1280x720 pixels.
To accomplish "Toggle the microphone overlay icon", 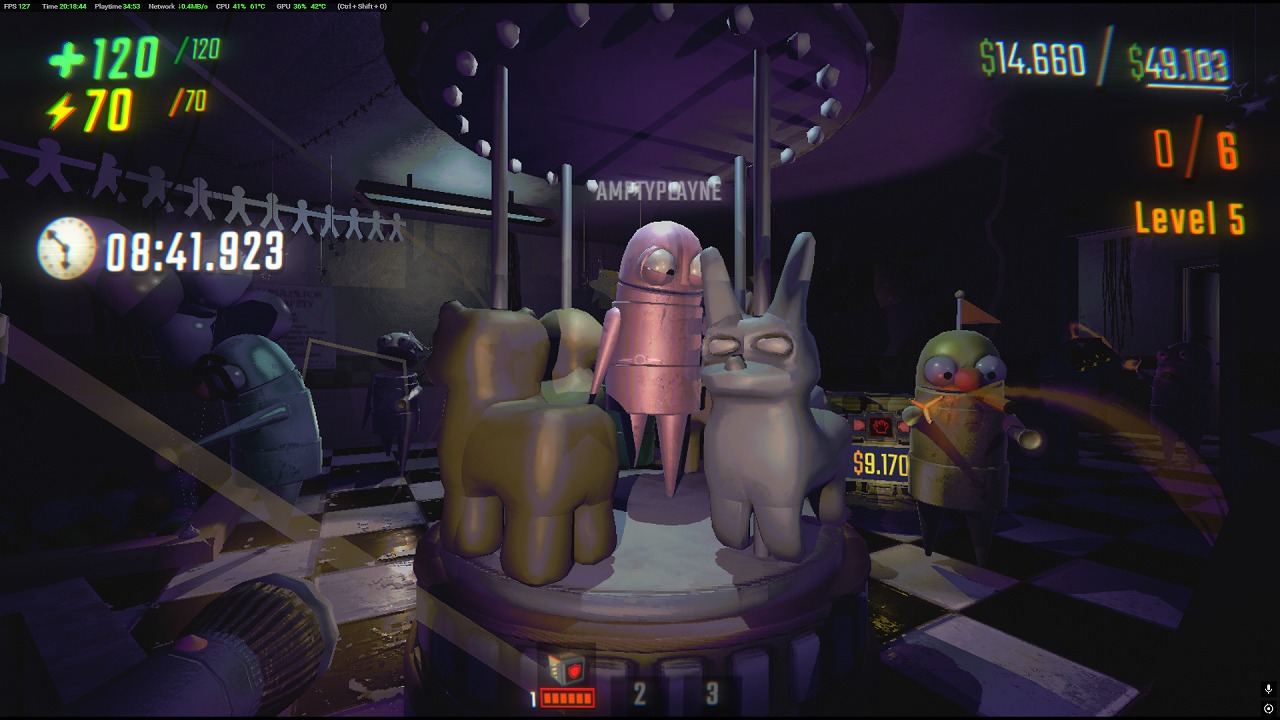I will [x=1268, y=689].
